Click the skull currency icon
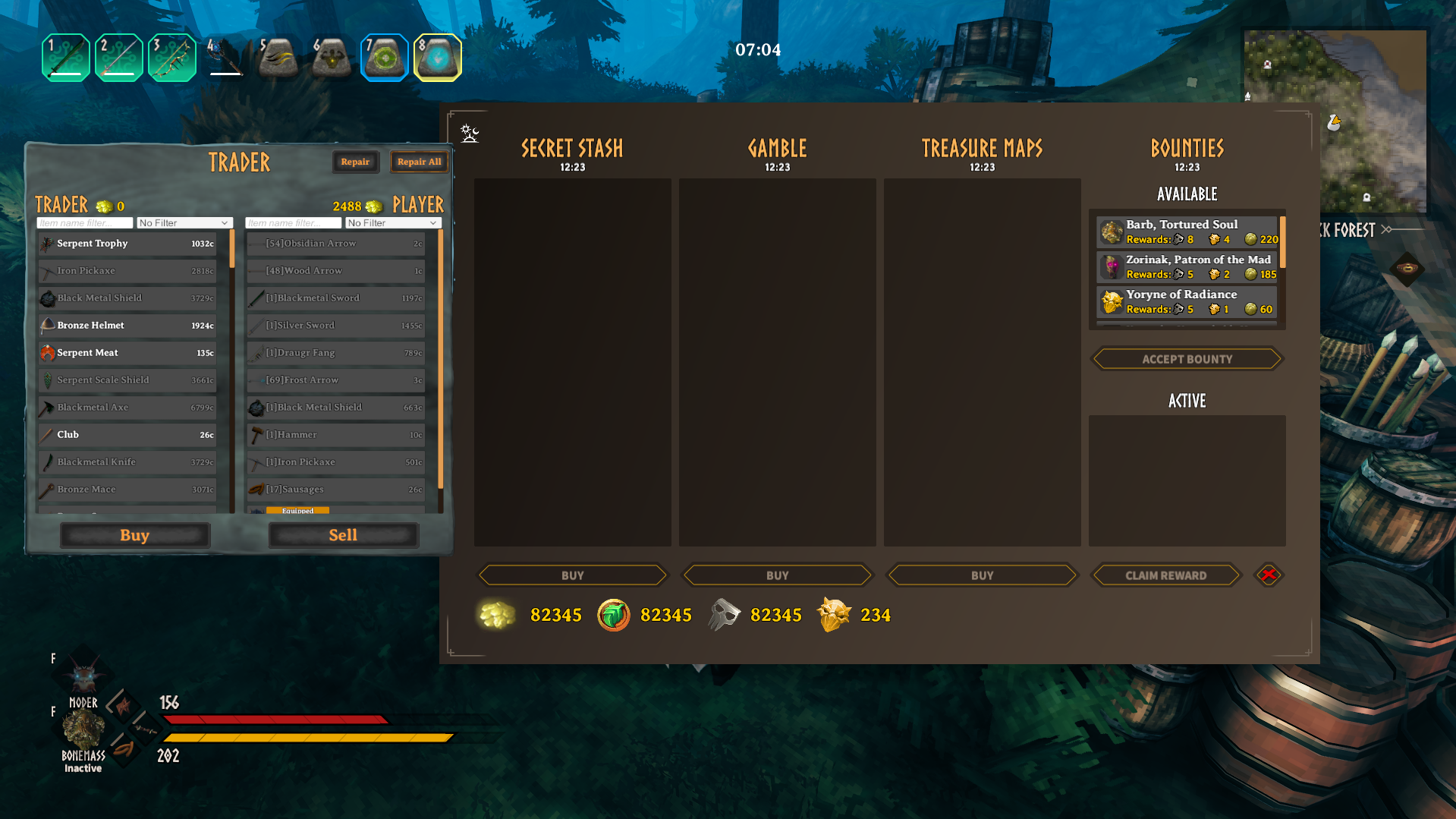1456x819 pixels. [724, 613]
